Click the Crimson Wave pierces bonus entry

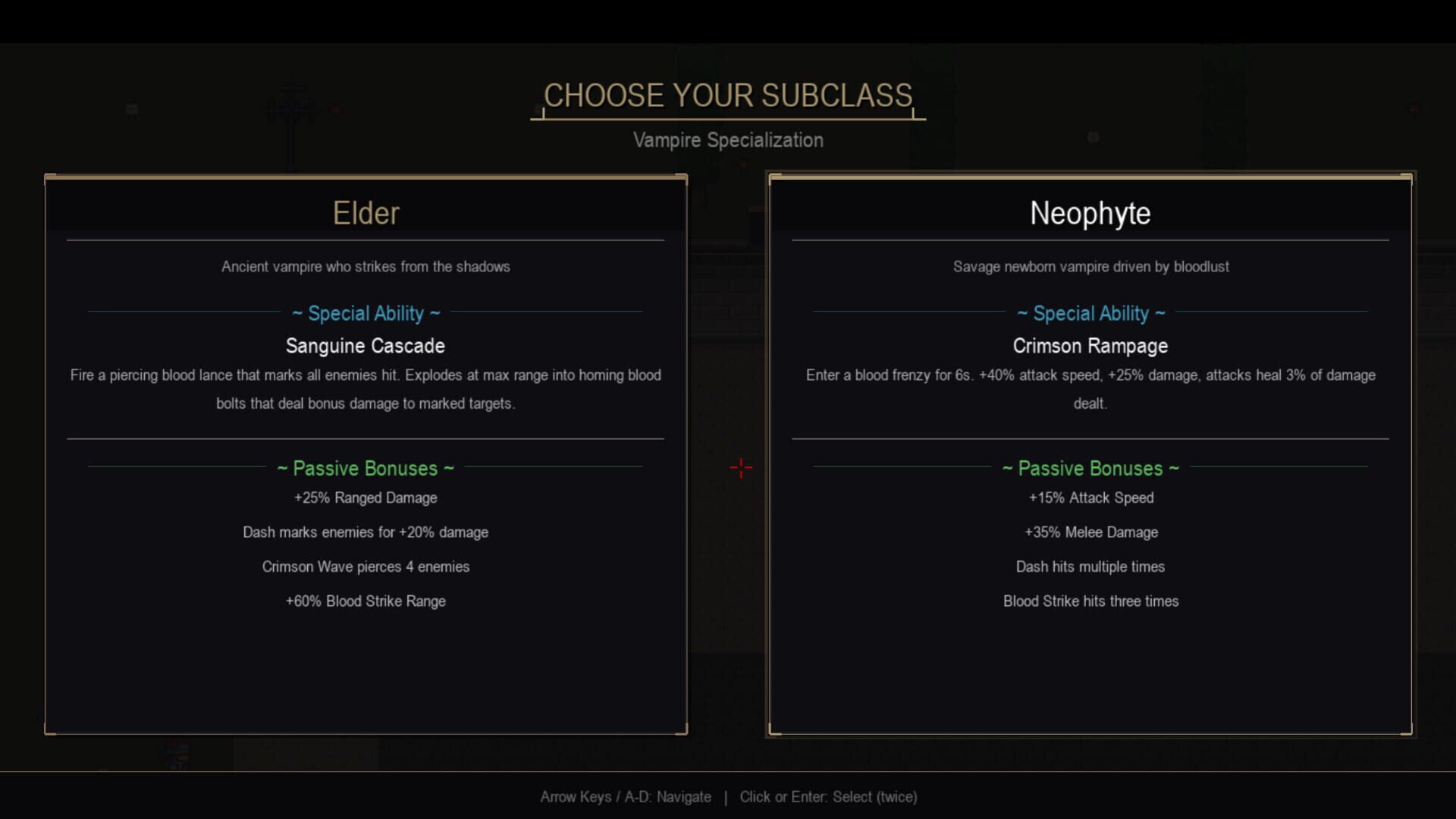click(x=366, y=566)
